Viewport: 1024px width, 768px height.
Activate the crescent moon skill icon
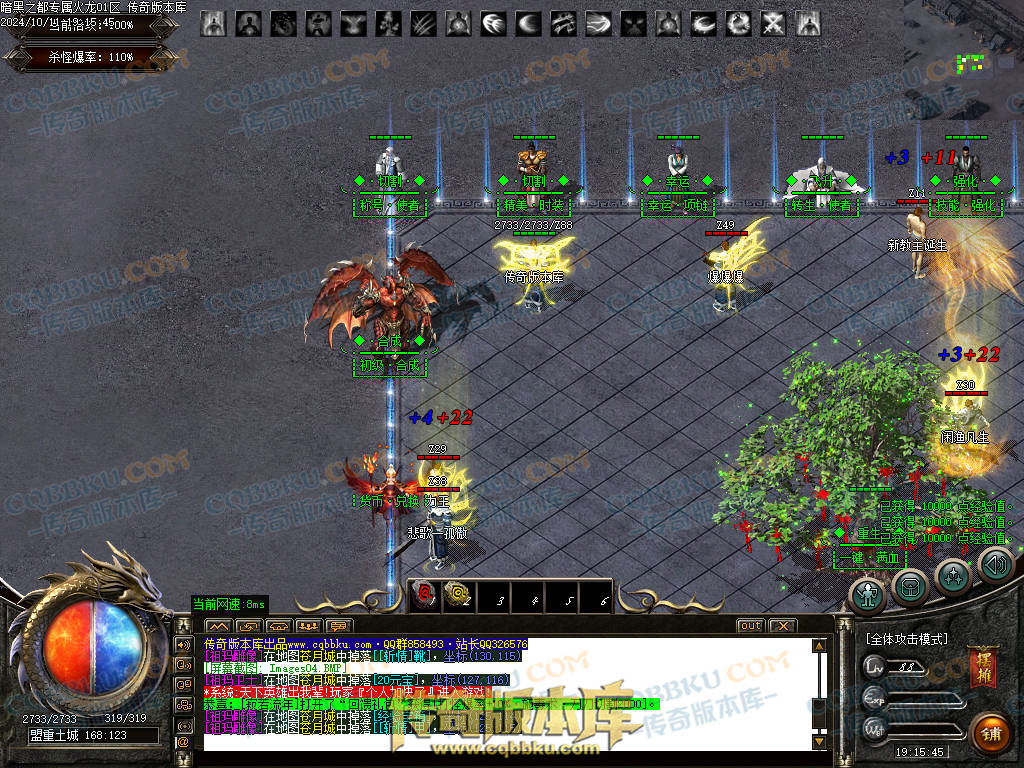[529, 23]
